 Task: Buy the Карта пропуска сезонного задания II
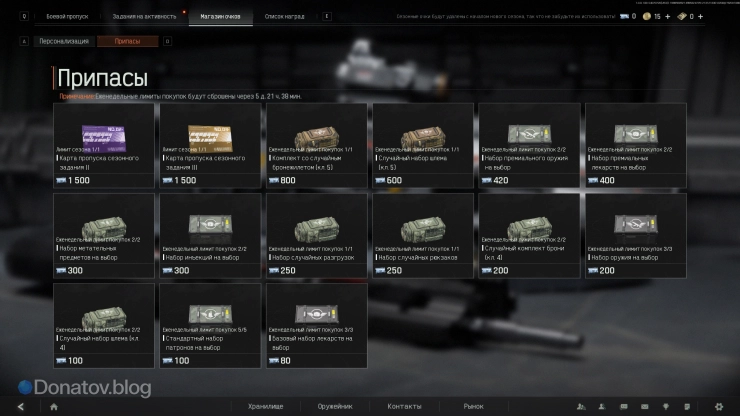tap(103, 140)
